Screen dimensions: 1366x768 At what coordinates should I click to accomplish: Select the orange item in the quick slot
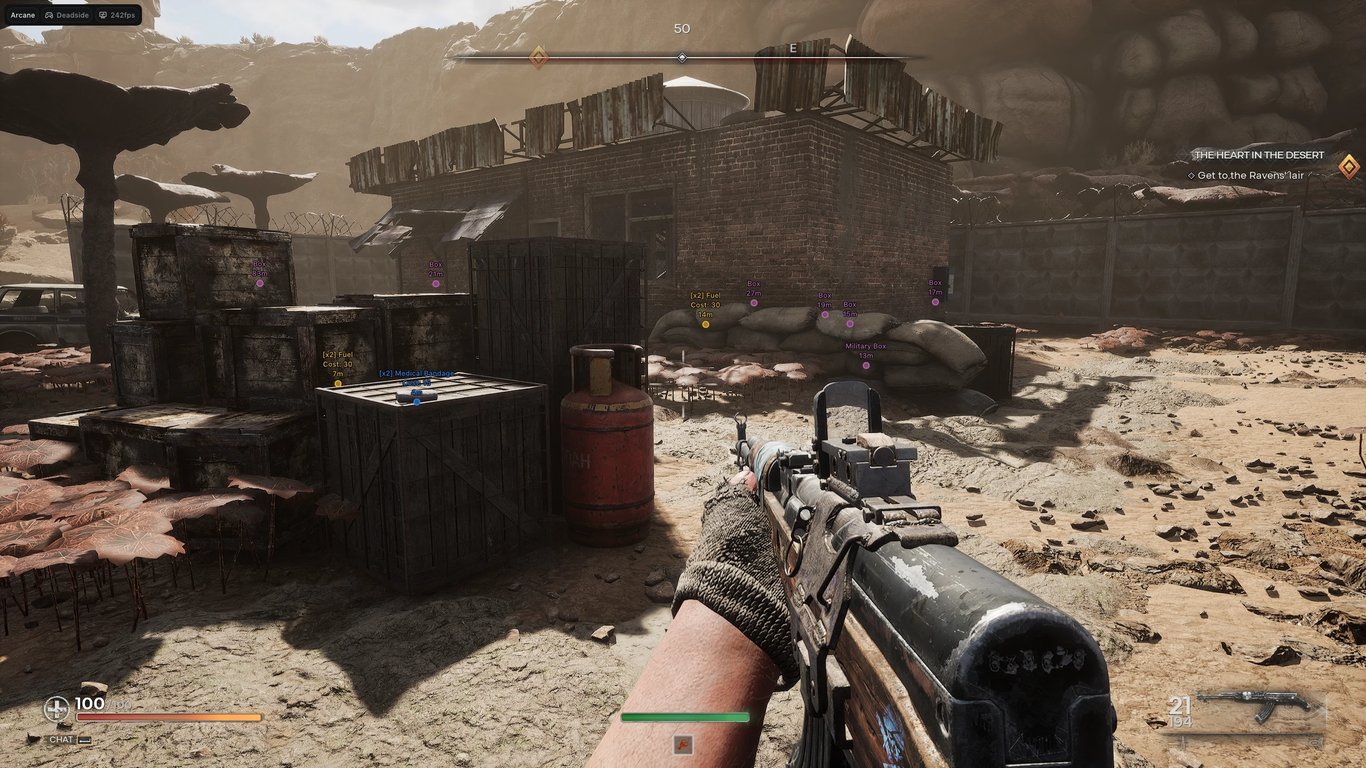(x=684, y=744)
